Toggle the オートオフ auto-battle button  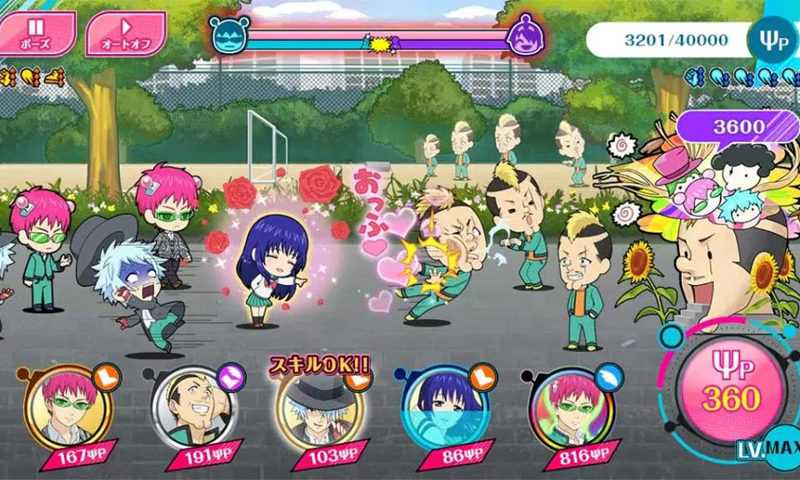pos(126,32)
